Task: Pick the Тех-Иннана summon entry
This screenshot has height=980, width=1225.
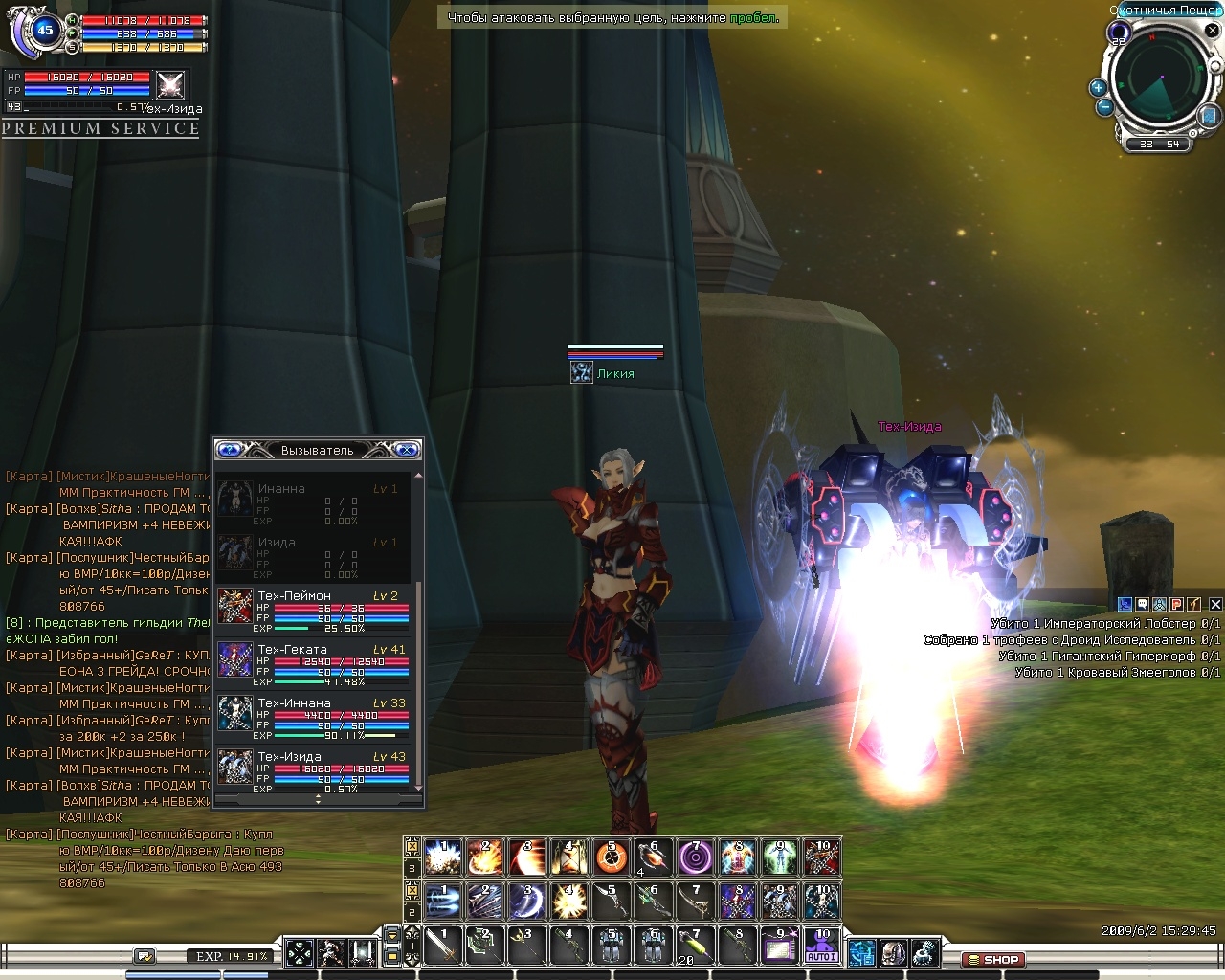Action: point(314,718)
